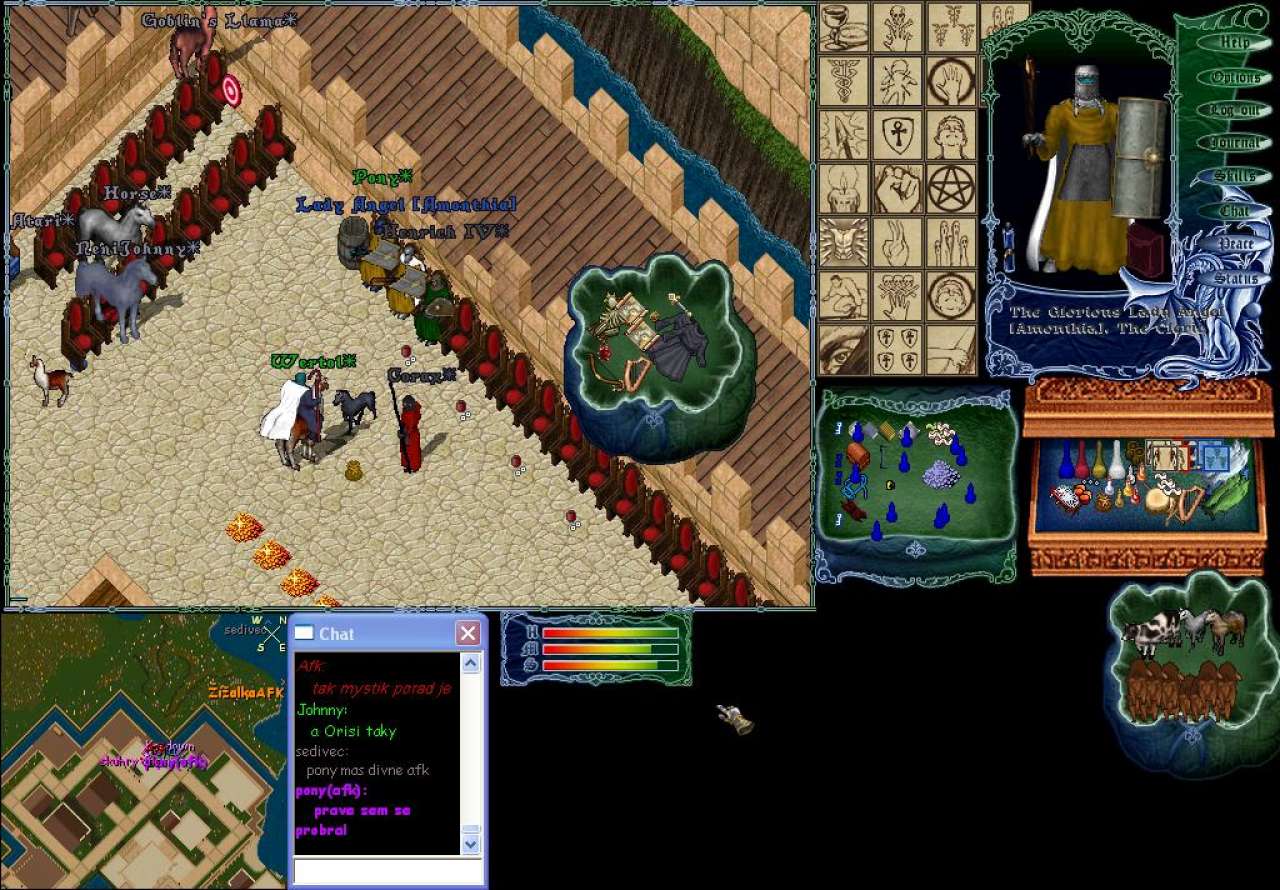The width and height of the screenshot is (1280, 890).
Task: Click the chat text input field
Action: coord(387,871)
